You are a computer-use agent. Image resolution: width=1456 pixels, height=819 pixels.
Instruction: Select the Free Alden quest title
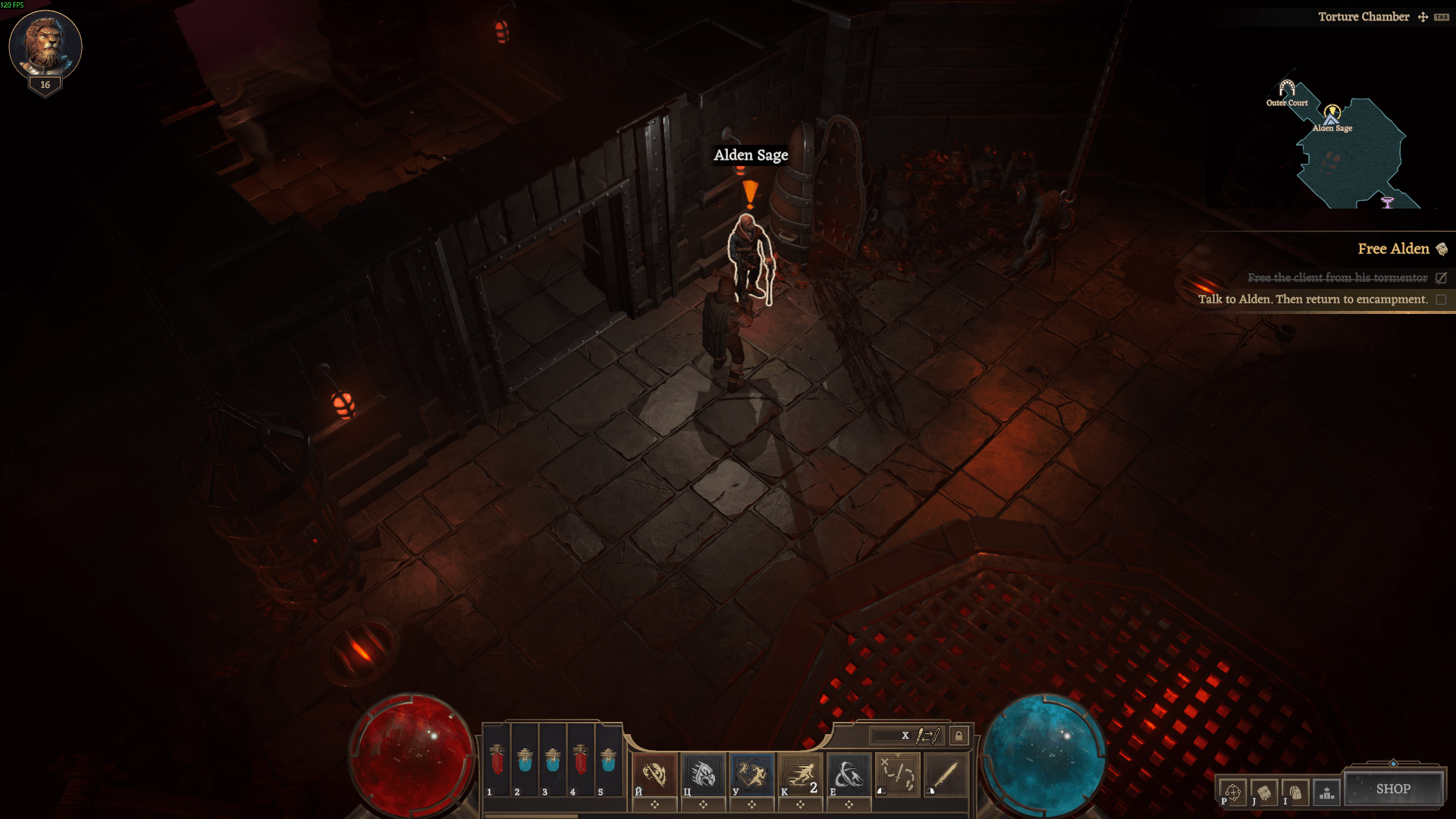[x=1393, y=249]
